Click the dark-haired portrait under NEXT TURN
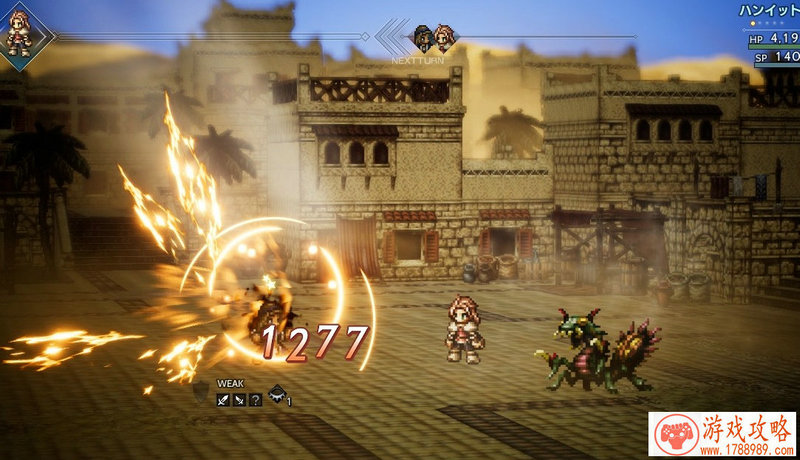 [x=424, y=38]
